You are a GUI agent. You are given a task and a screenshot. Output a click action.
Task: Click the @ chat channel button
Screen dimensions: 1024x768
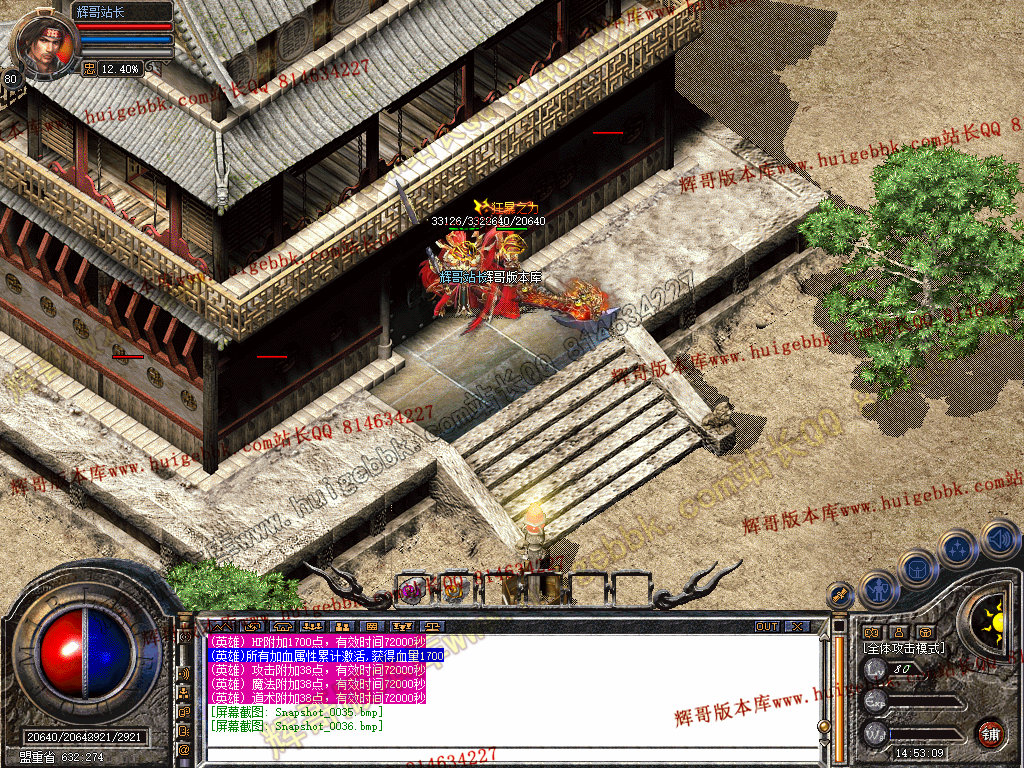point(184,748)
